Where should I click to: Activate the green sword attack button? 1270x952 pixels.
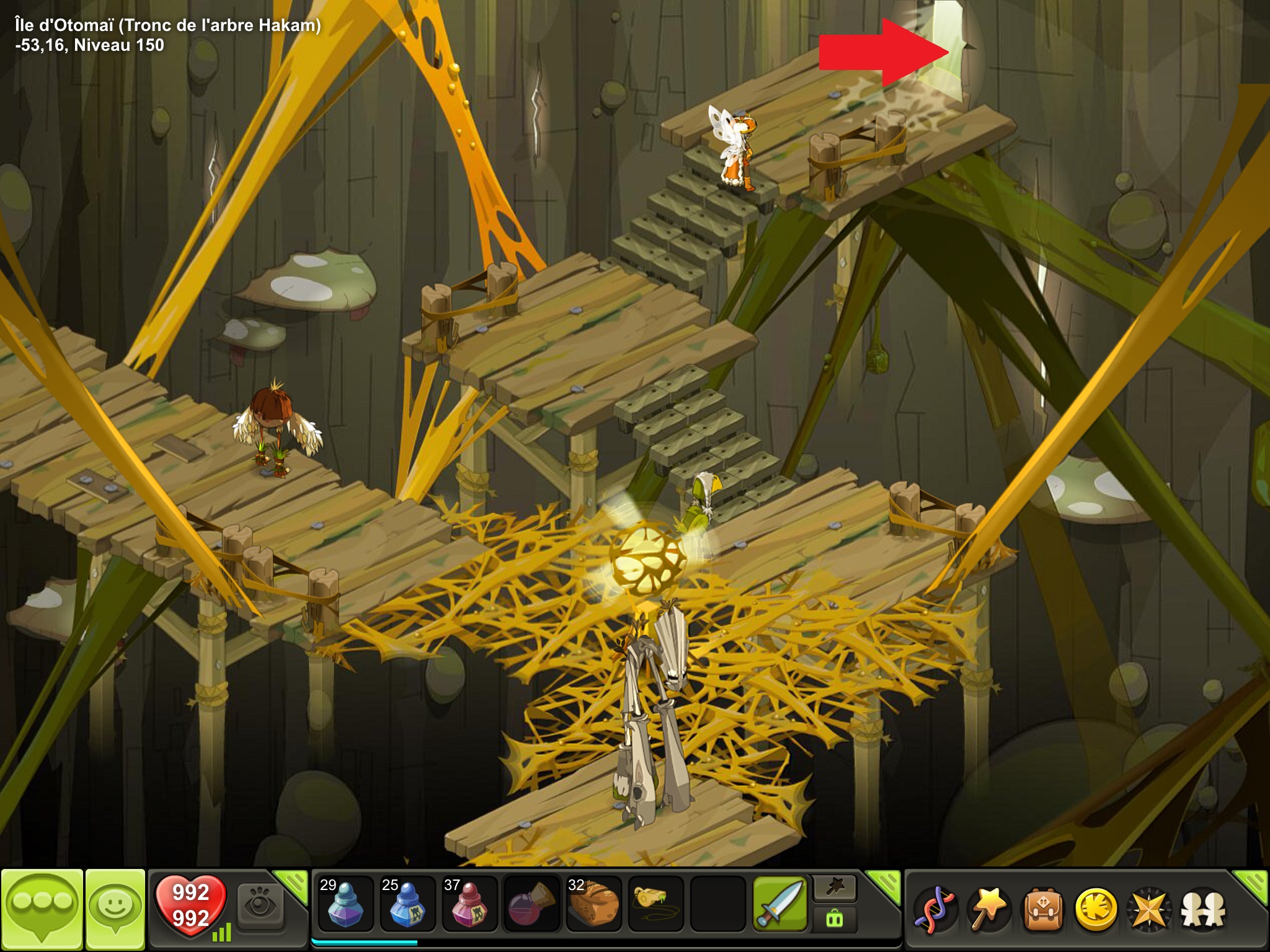pyautogui.click(x=780, y=904)
